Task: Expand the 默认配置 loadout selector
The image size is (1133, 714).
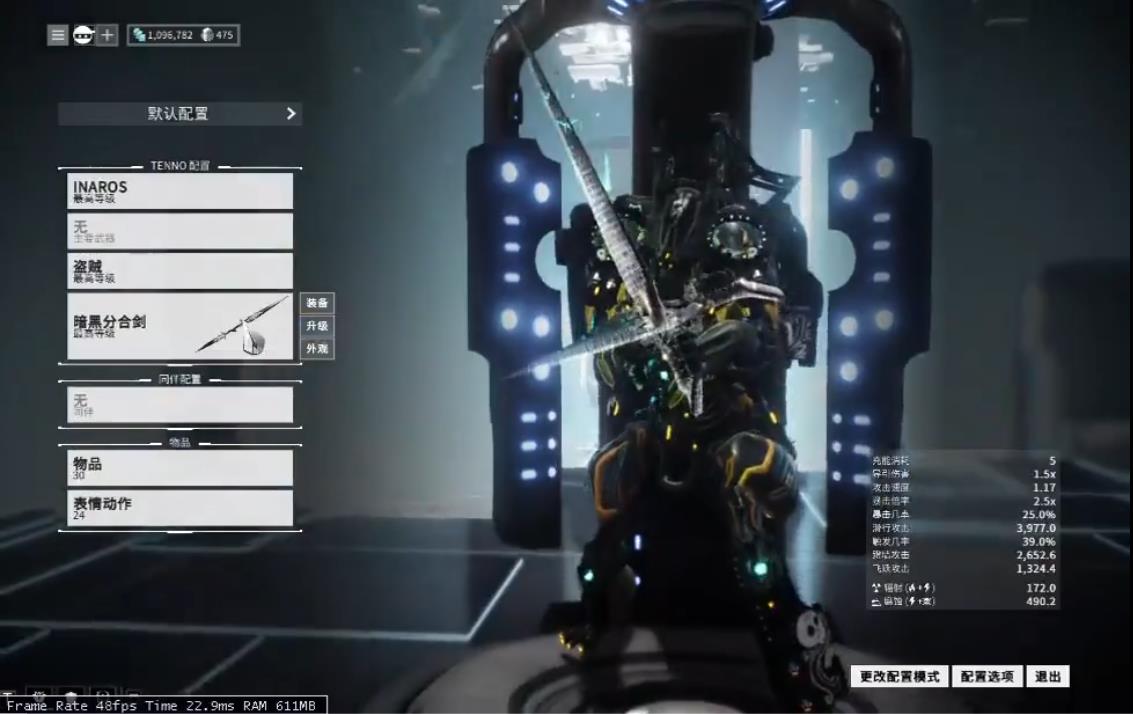Action: 180,114
